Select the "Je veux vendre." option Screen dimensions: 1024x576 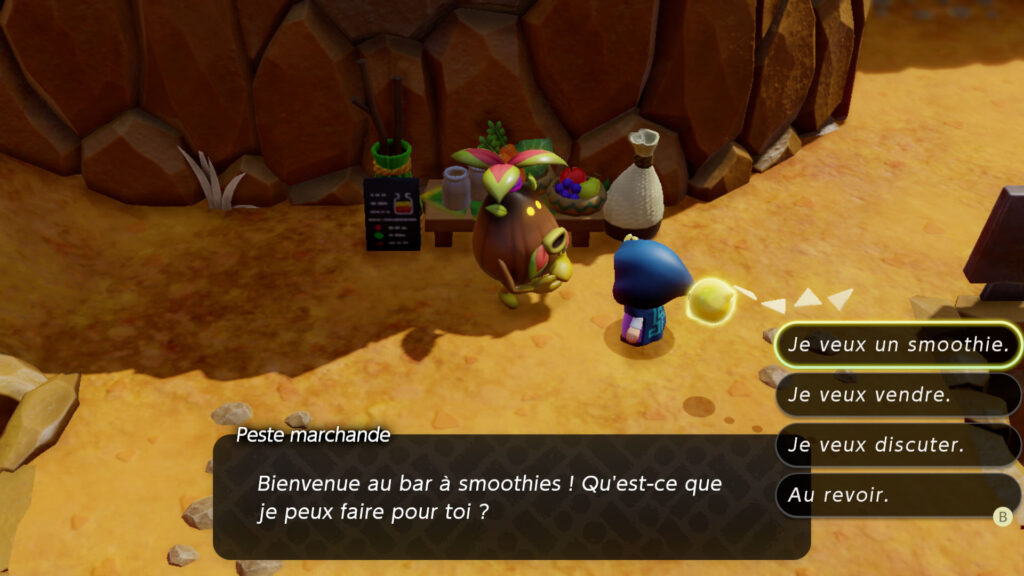[x=897, y=395]
